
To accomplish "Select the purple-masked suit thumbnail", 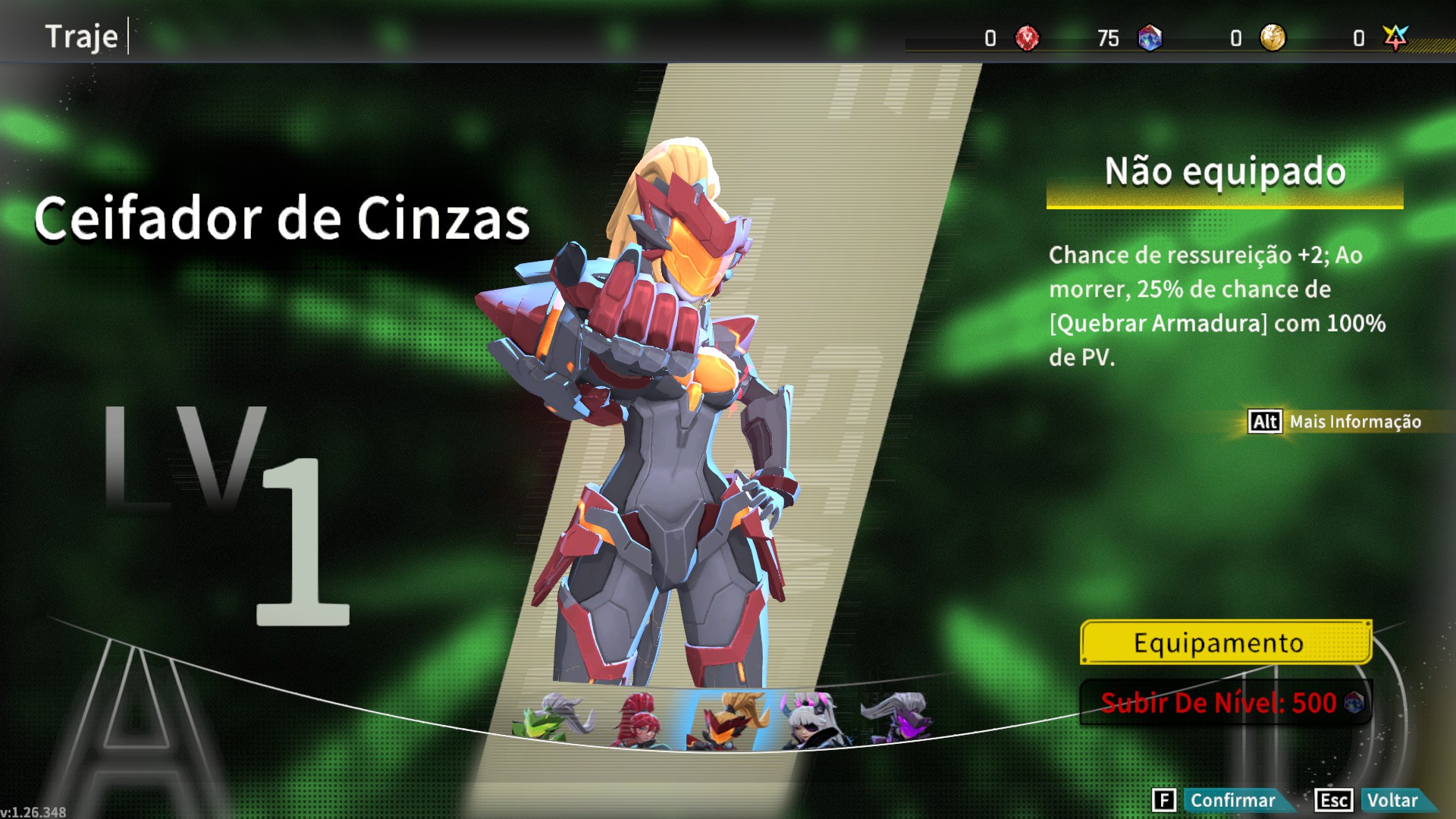I will click(x=899, y=717).
